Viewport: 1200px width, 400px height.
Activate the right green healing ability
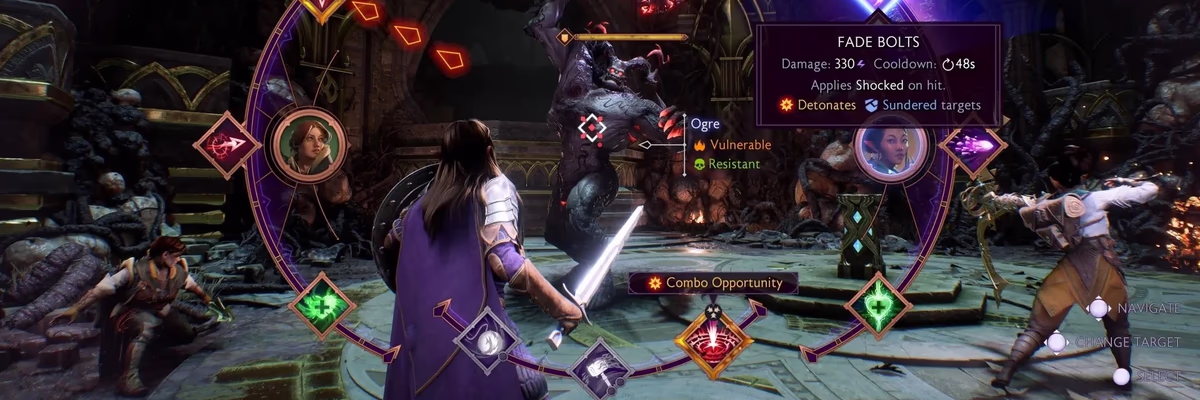pyautogui.click(x=878, y=303)
